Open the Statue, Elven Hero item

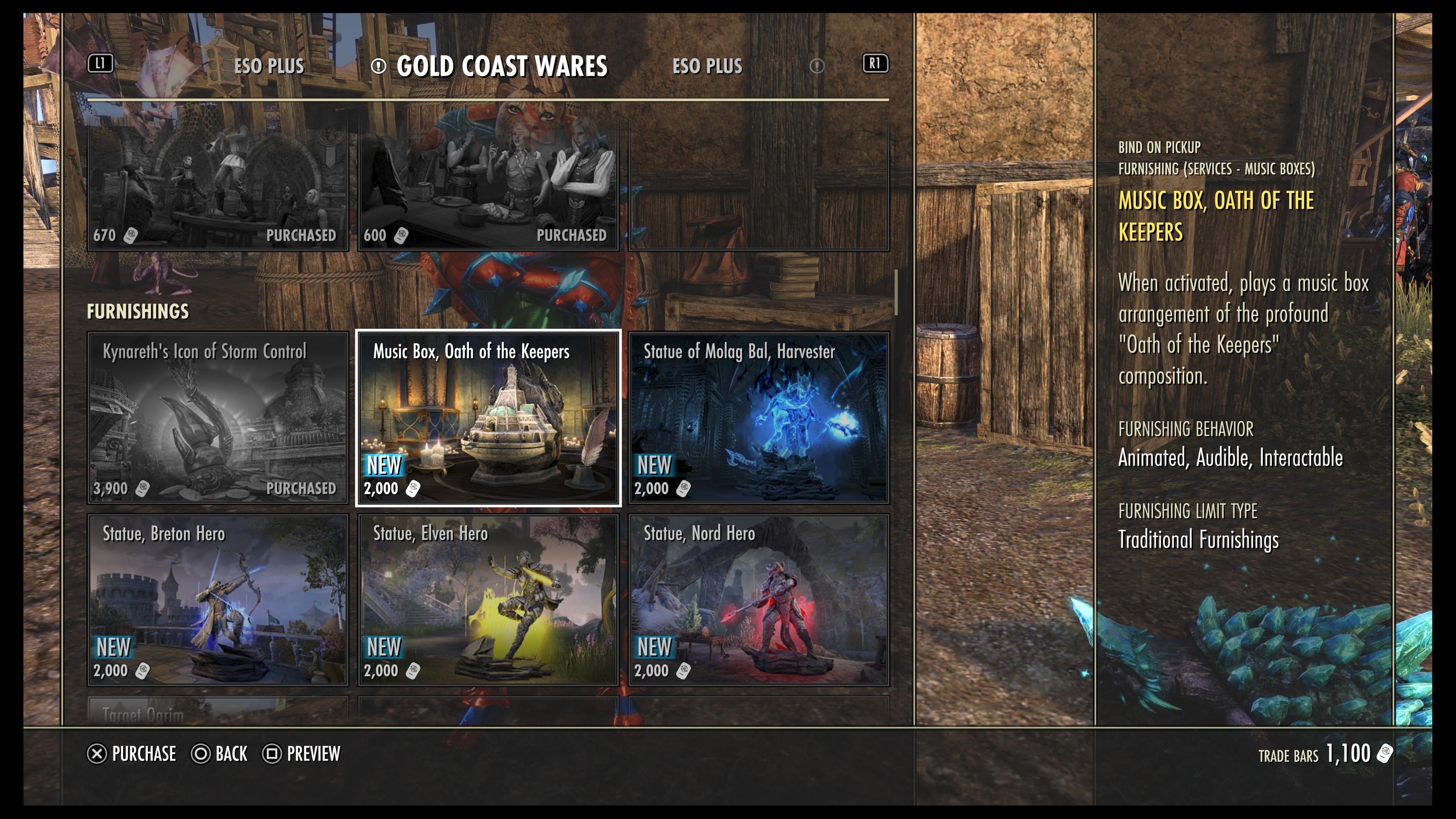pyautogui.click(x=488, y=600)
